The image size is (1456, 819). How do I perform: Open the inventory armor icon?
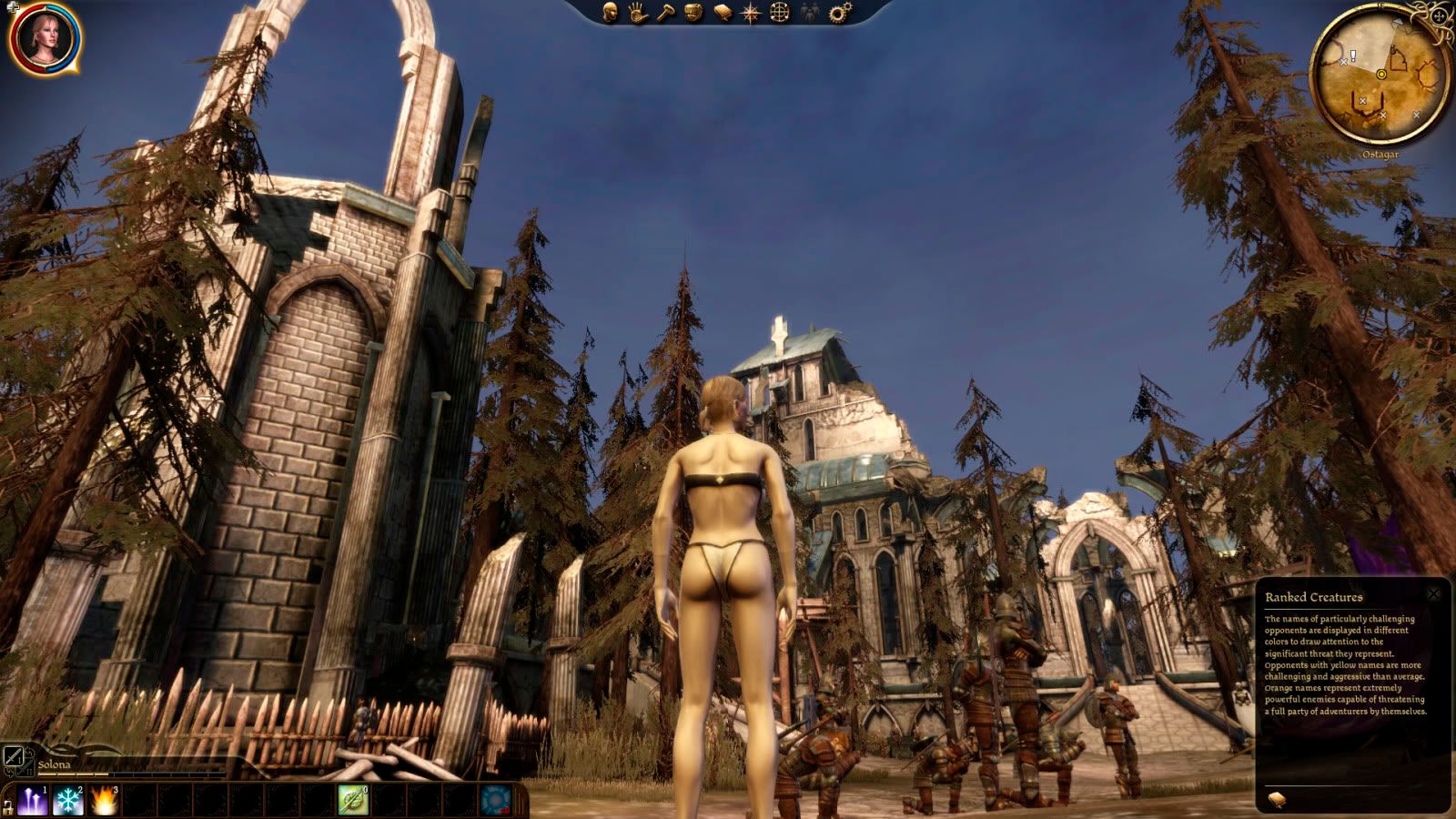click(693, 13)
